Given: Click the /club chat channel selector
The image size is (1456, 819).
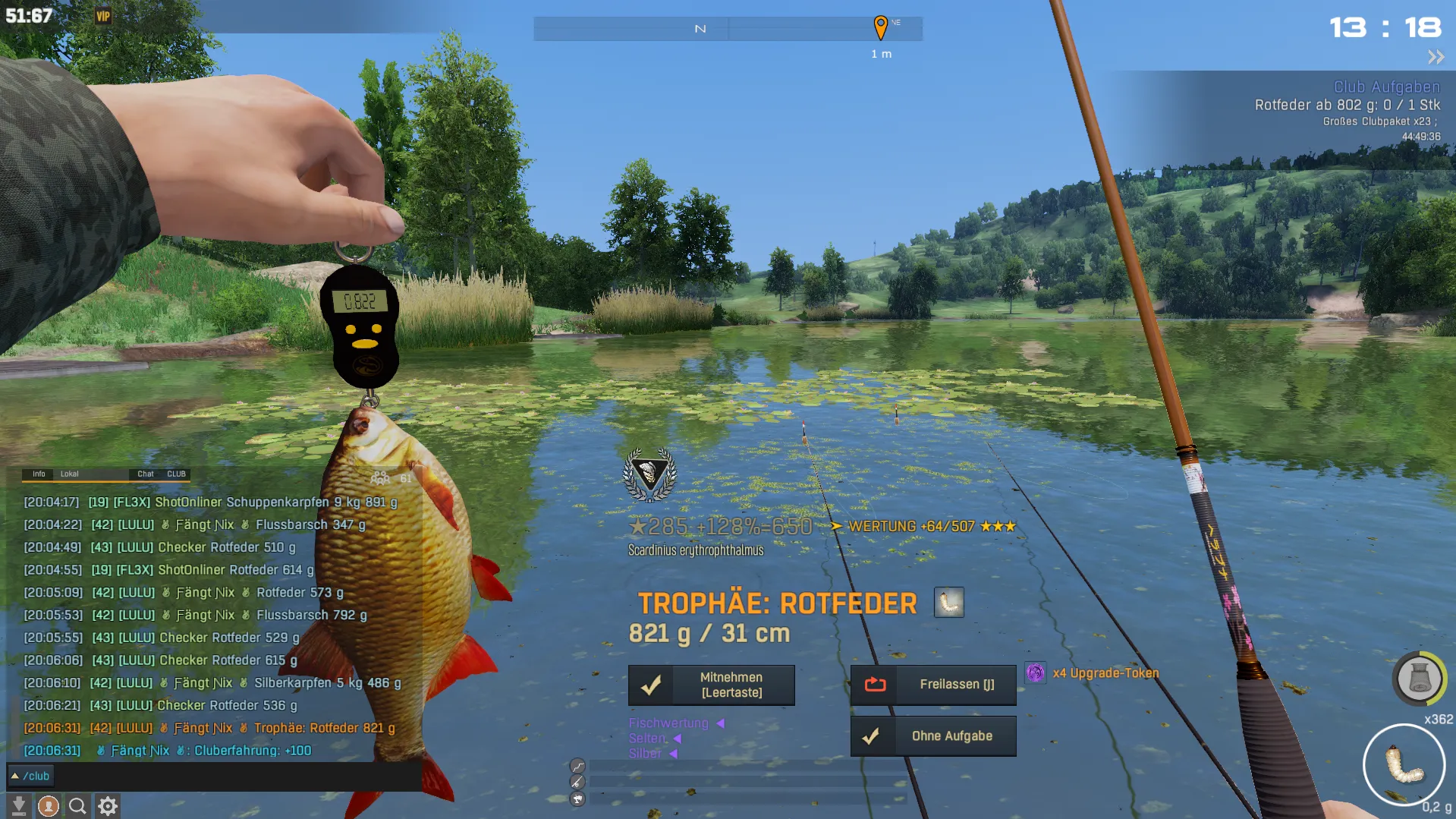Looking at the screenshot, I should coord(30,776).
